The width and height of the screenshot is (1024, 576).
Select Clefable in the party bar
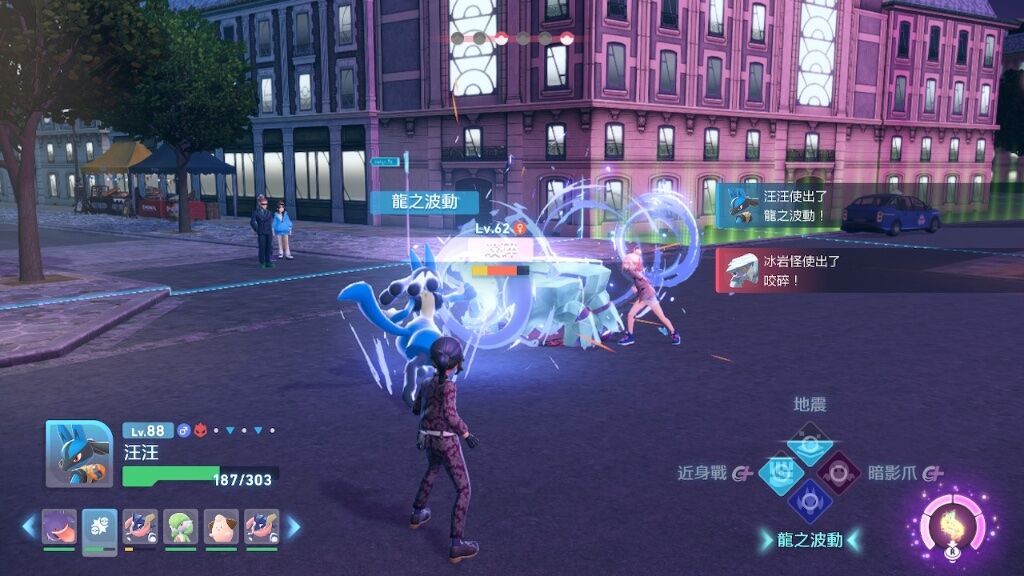point(221,526)
